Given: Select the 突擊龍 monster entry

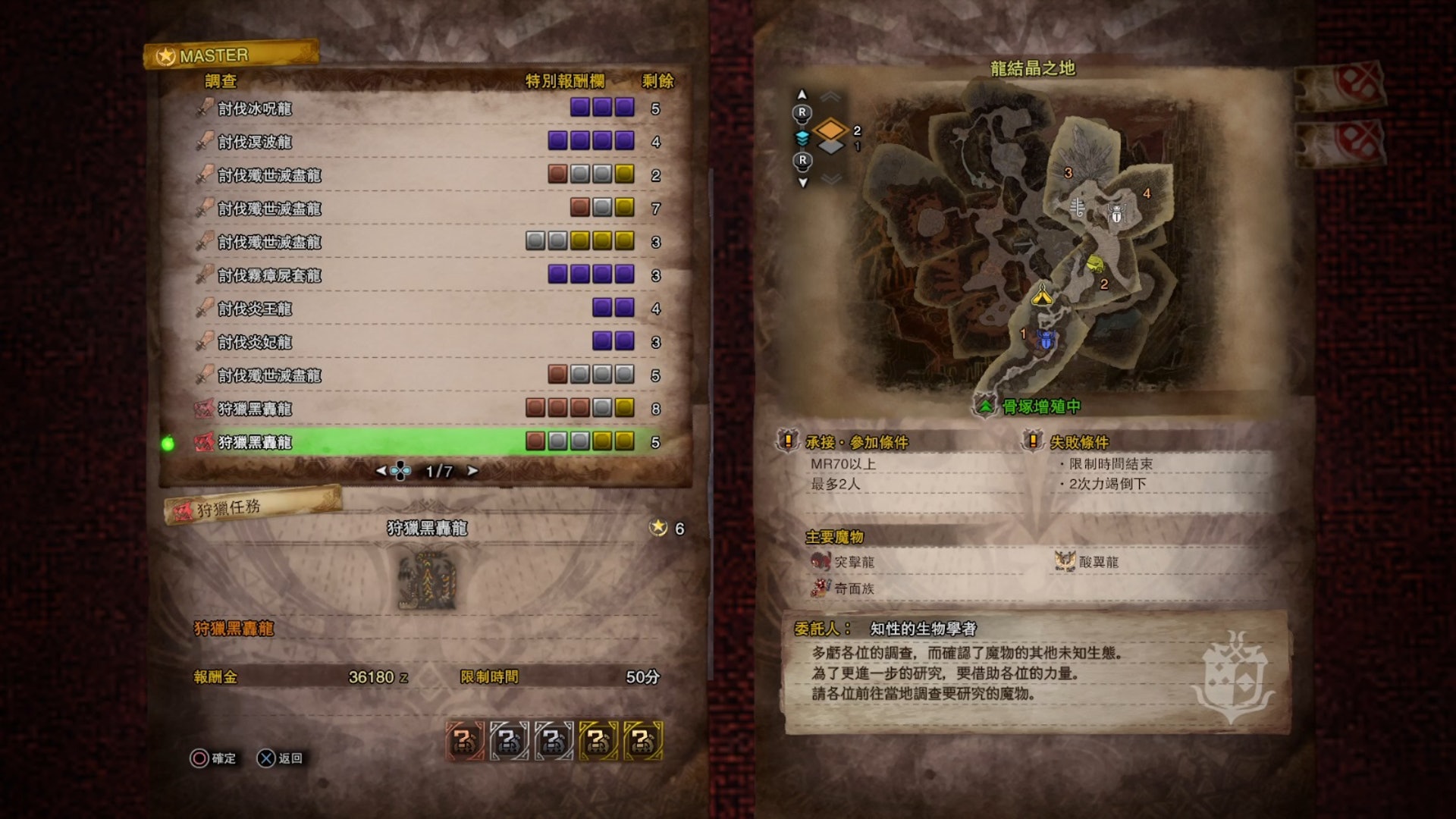Looking at the screenshot, I should tap(854, 562).
